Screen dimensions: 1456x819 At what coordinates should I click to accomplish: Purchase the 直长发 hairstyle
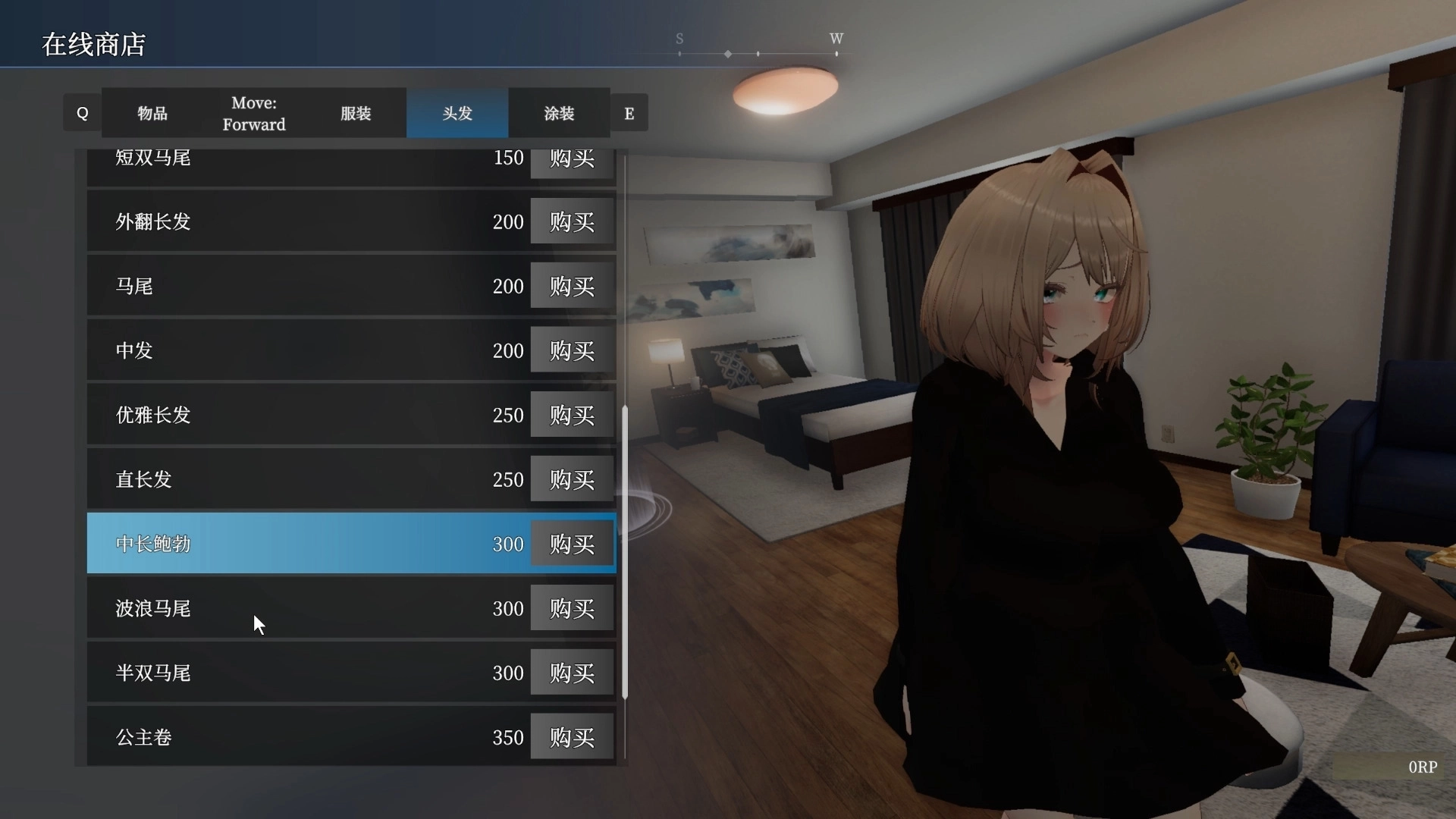click(571, 479)
